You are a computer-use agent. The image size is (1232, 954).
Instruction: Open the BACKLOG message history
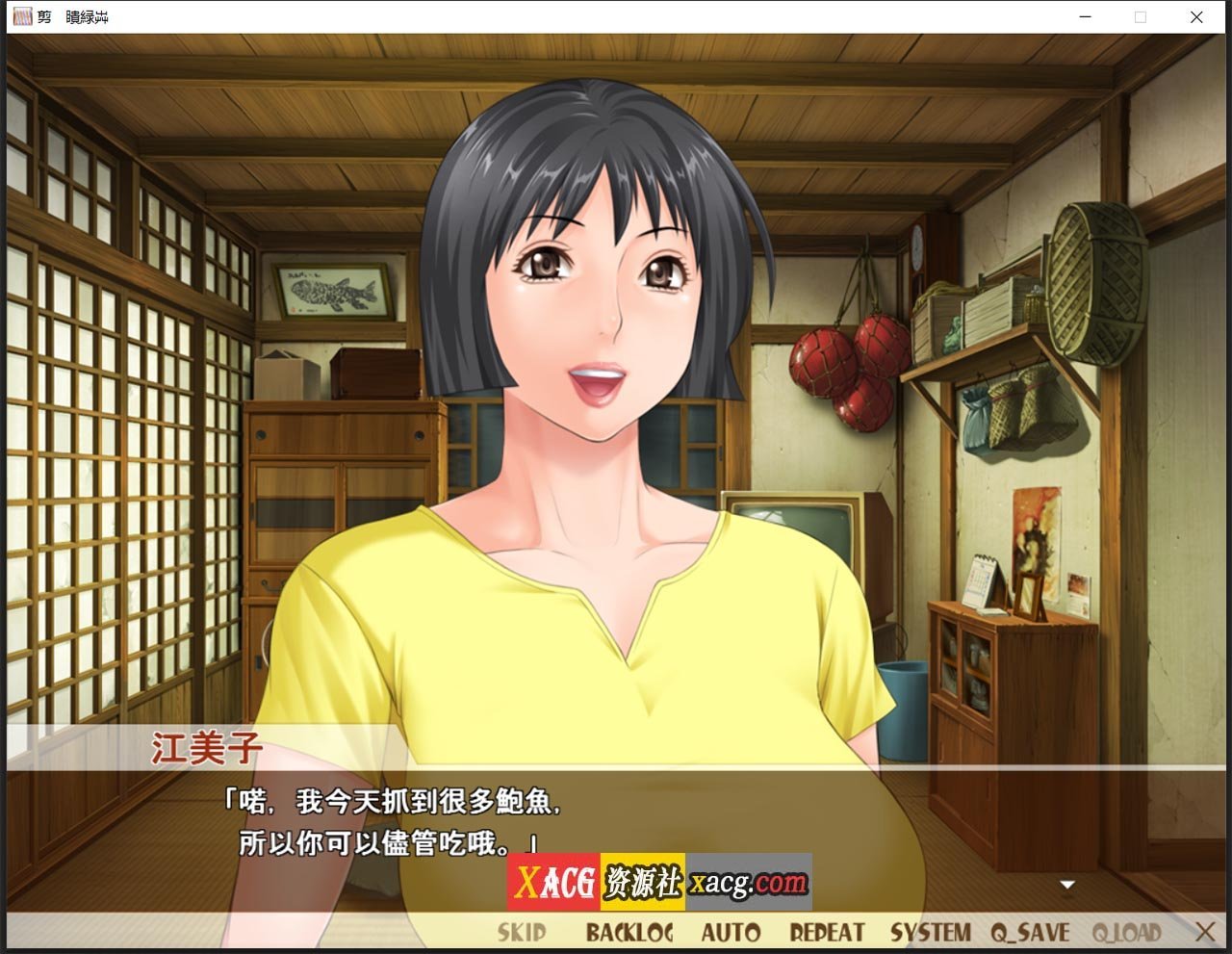(x=630, y=931)
